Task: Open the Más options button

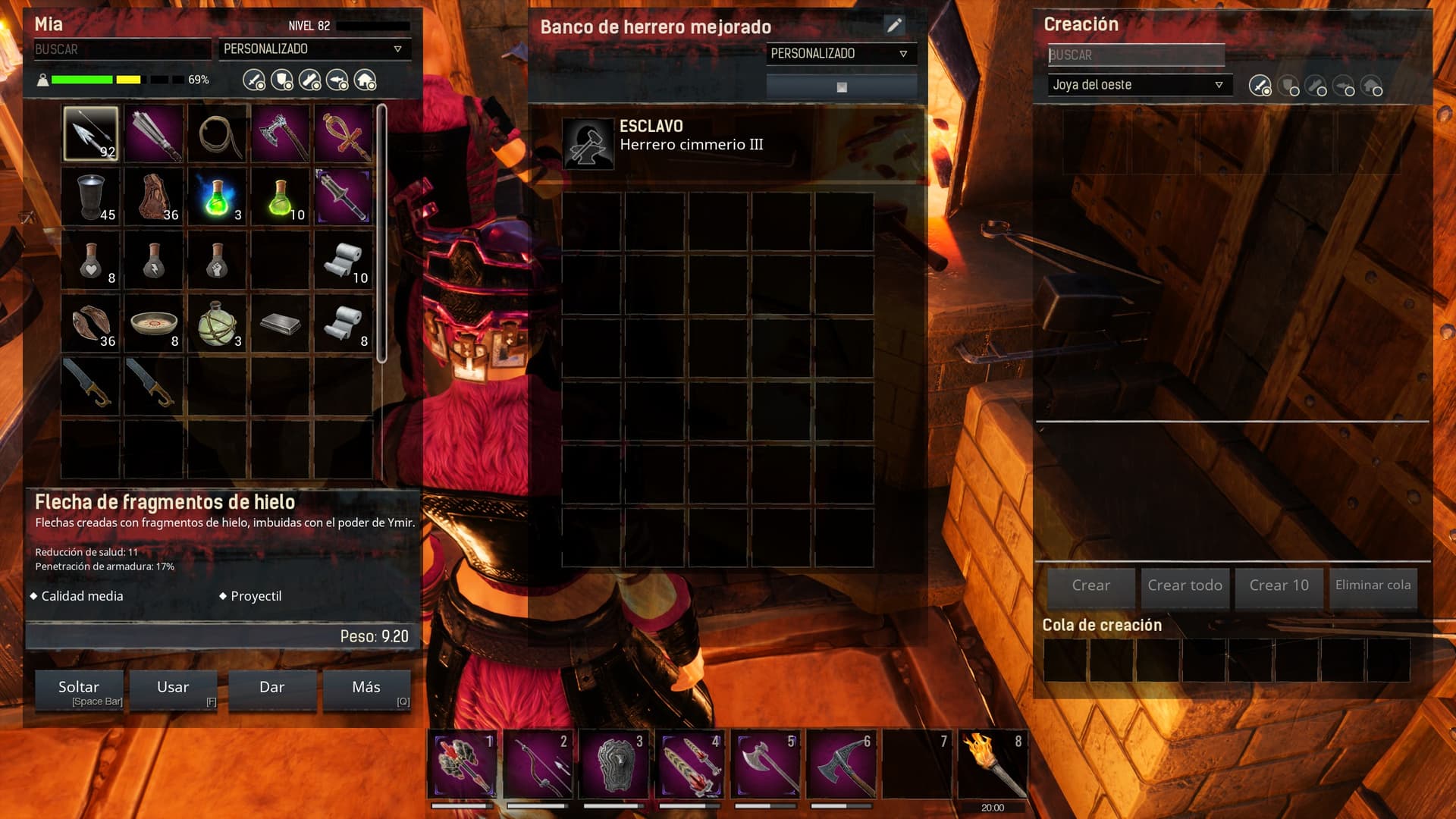Action: tap(366, 689)
